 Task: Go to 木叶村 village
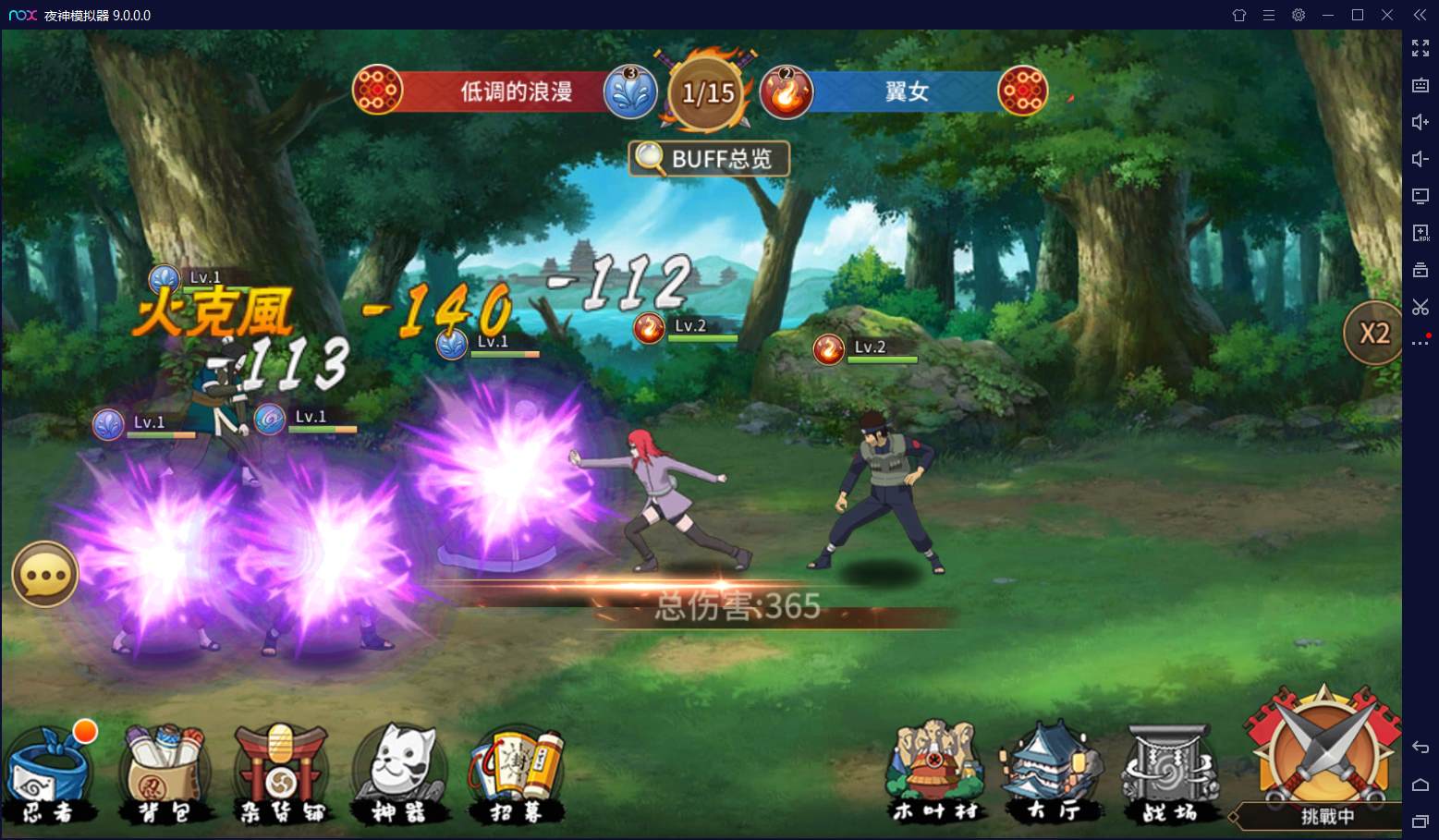[x=934, y=773]
